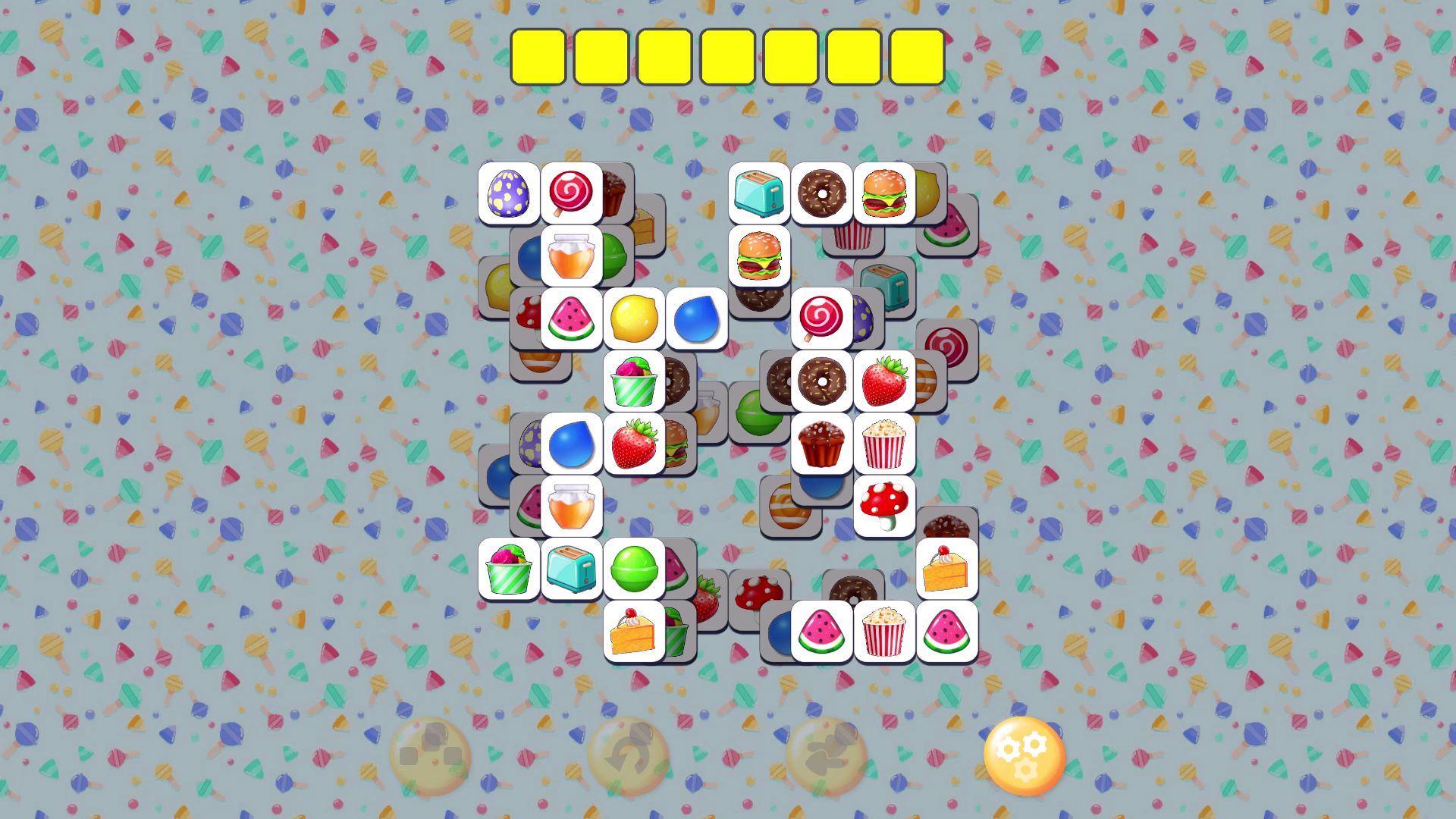Pick a chocolate donut tile

click(822, 194)
